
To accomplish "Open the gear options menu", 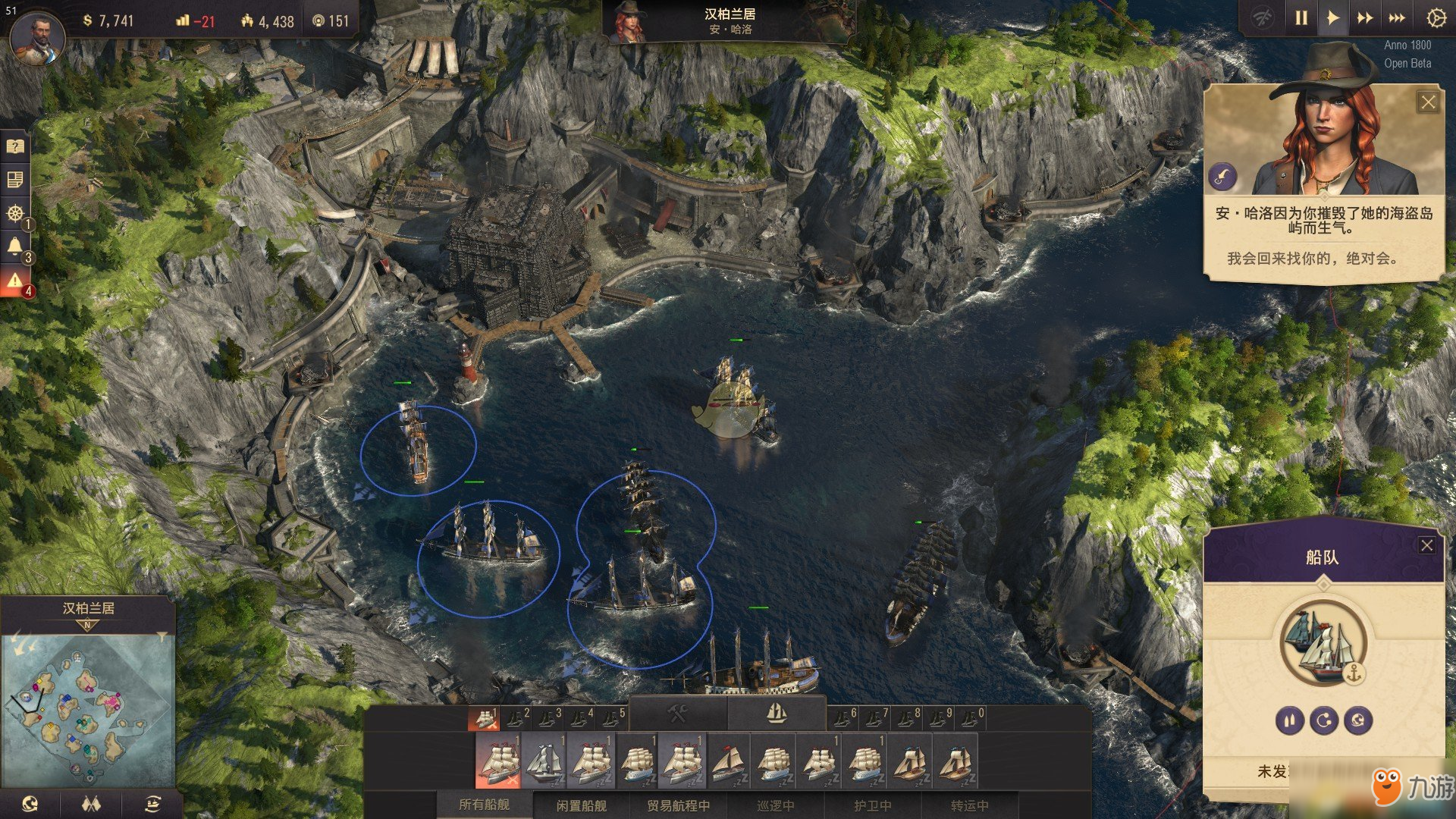I will [1436, 18].
